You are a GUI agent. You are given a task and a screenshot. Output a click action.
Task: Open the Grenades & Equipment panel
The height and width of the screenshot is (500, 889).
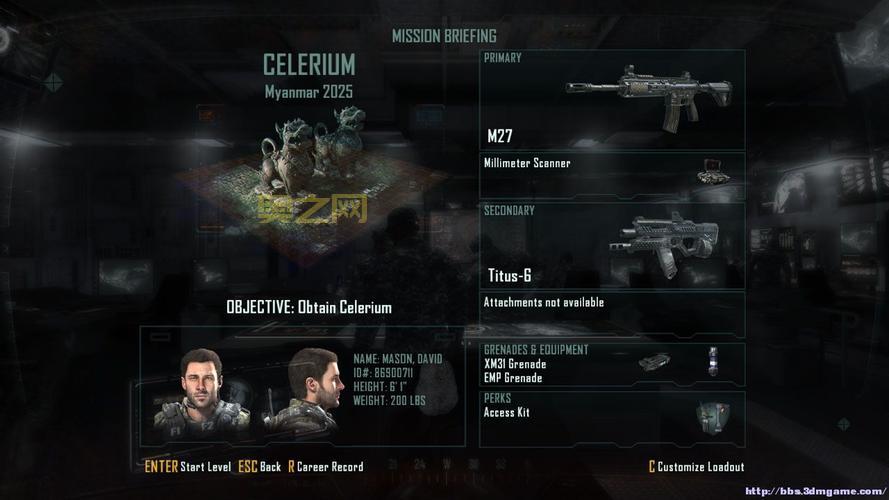point(612,364)
